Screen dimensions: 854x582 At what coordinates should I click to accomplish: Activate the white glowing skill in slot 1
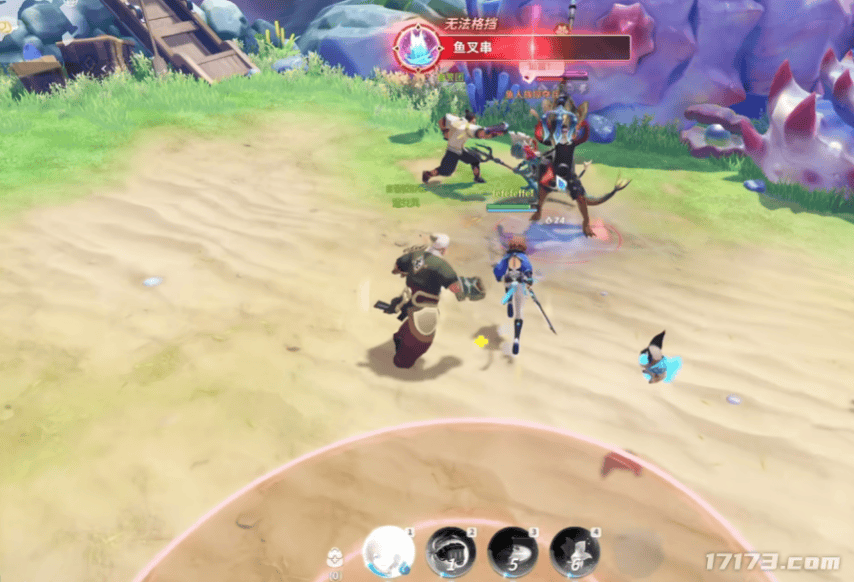[x=388, y=551]
